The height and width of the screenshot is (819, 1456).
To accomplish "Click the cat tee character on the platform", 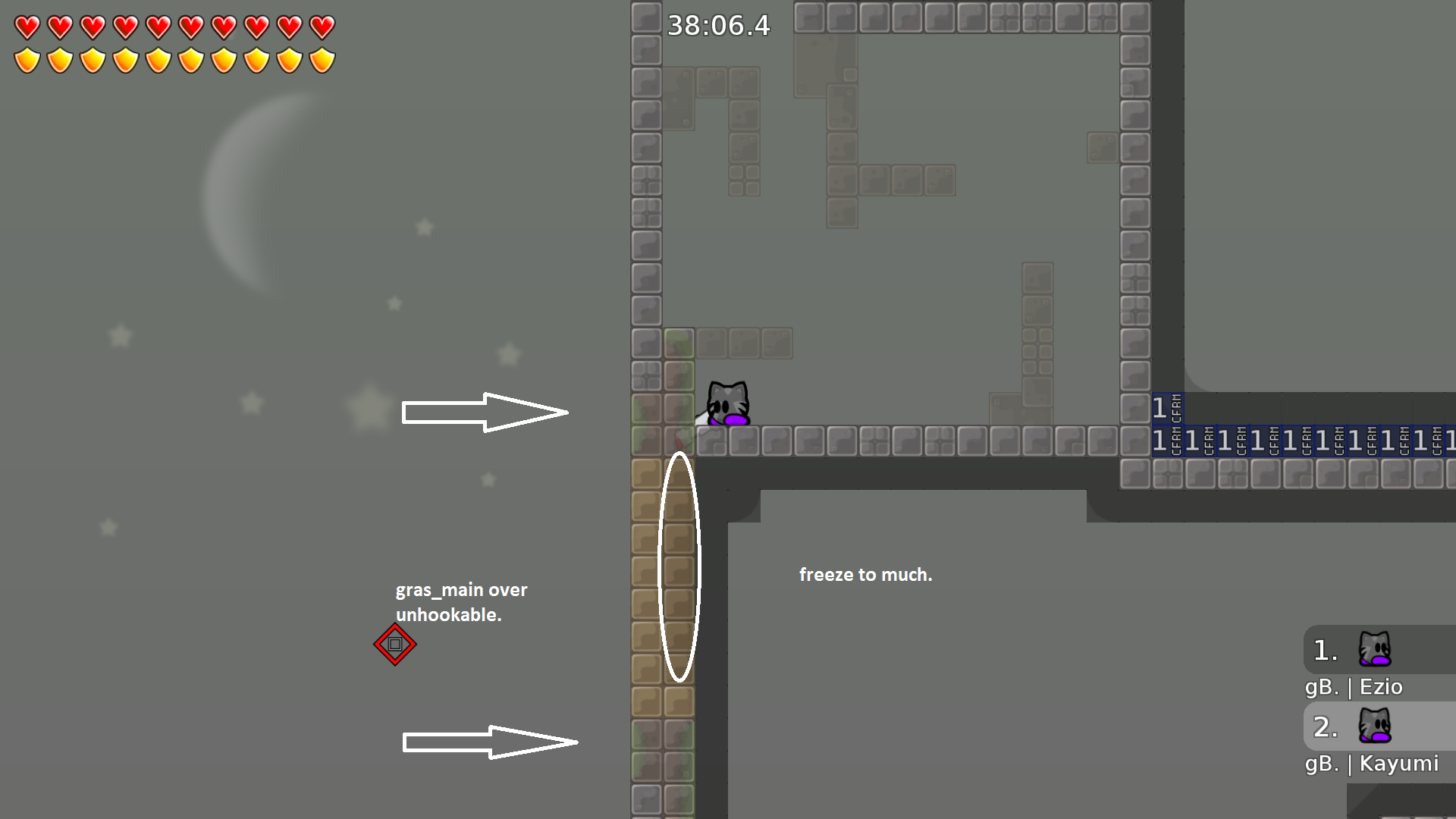I will pos(728,403).
